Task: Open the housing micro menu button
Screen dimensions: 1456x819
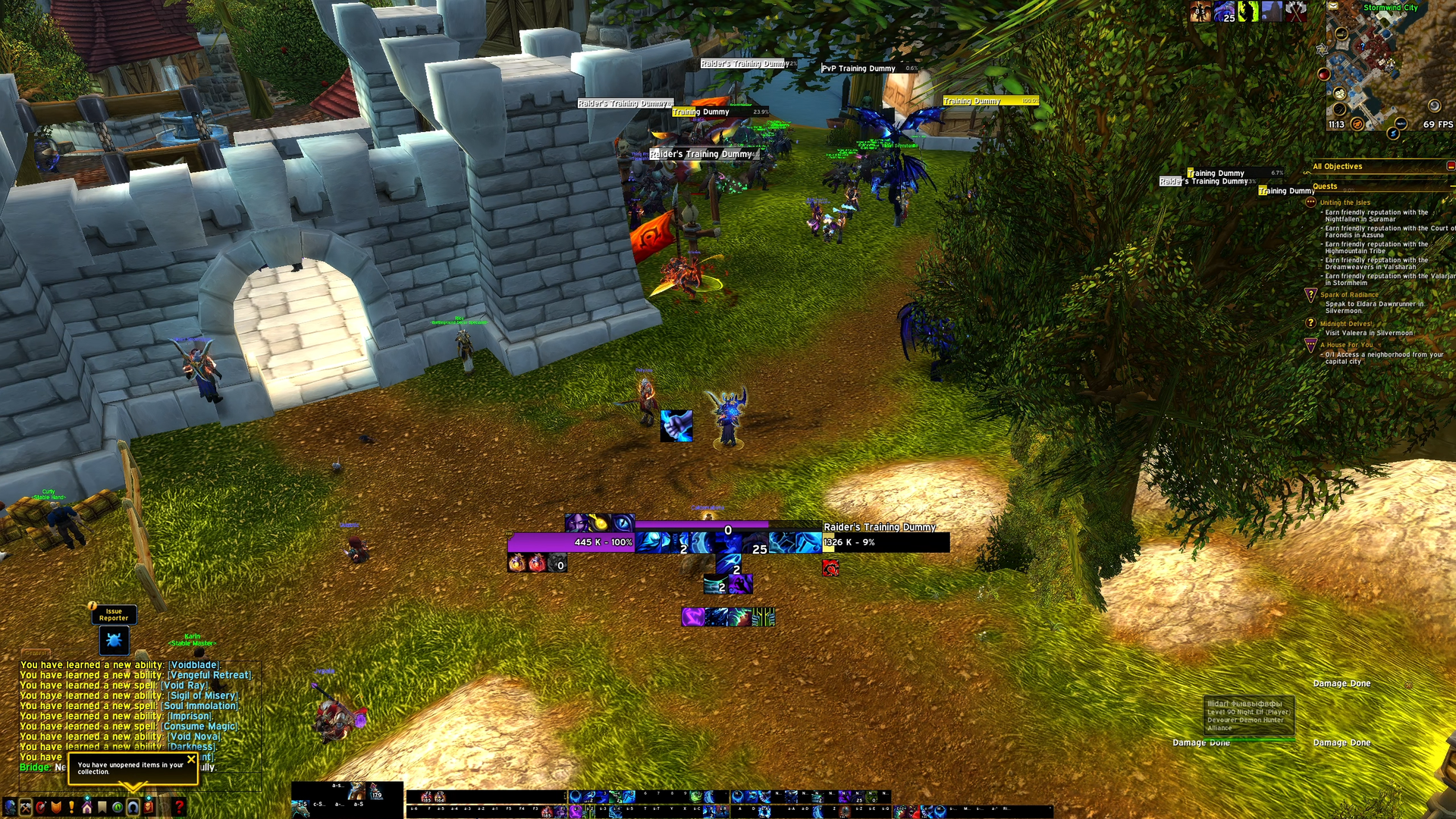Action: (x=86, y=807)
